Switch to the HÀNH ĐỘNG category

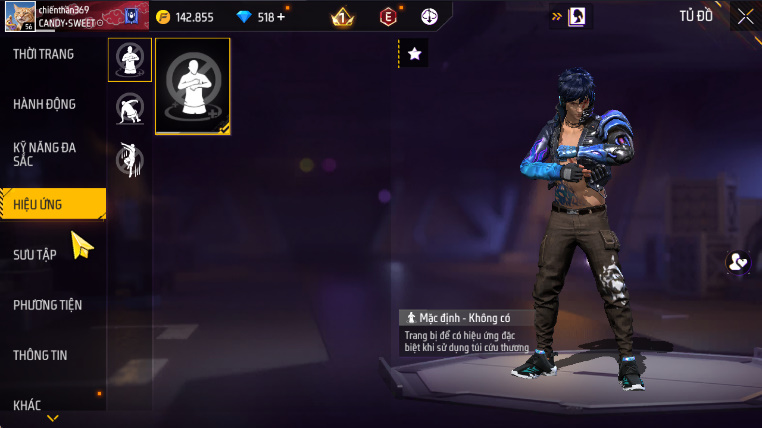coord(45,104)
